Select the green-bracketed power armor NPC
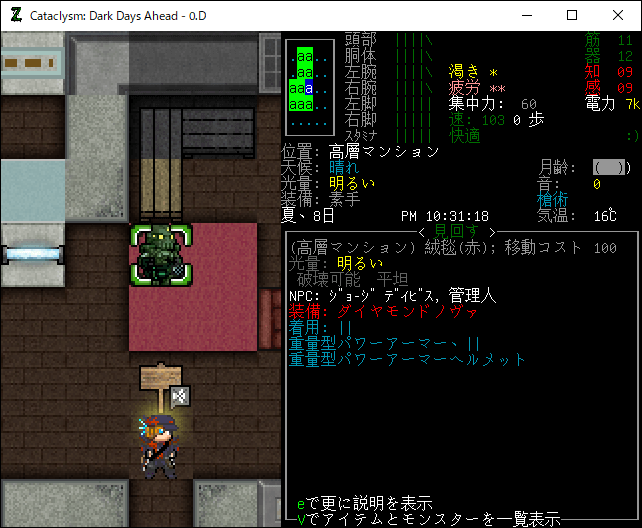The image size is (642, 528). pos(159,256)
